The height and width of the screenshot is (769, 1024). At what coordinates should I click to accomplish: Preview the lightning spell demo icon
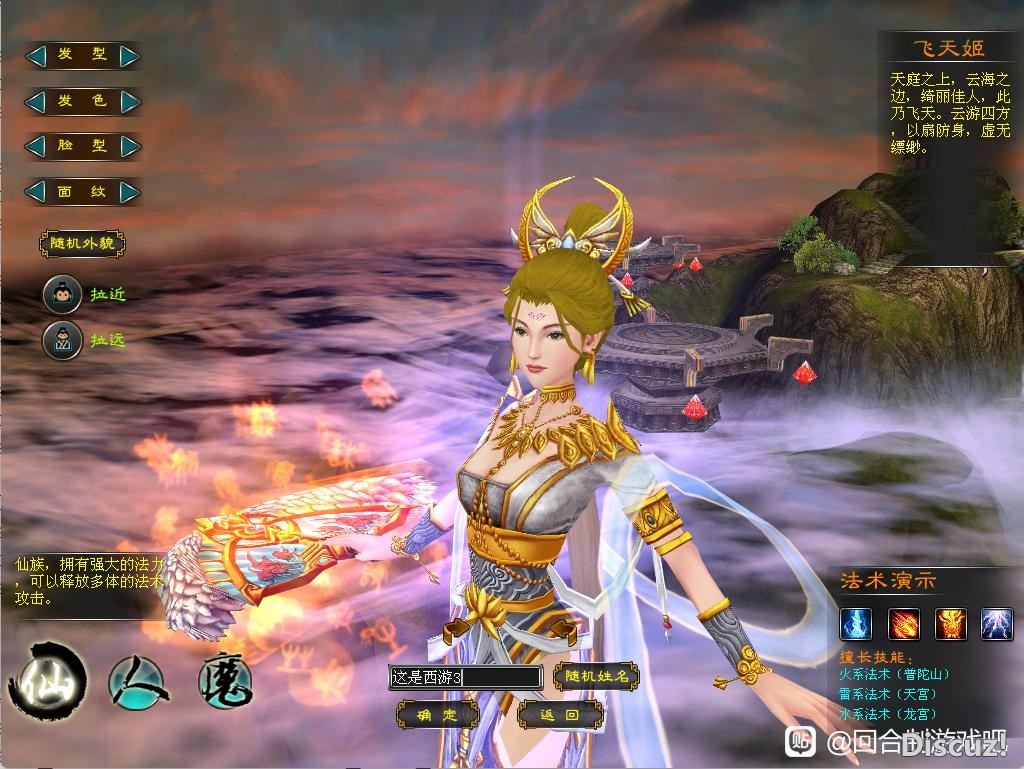(x=997, y=624)
